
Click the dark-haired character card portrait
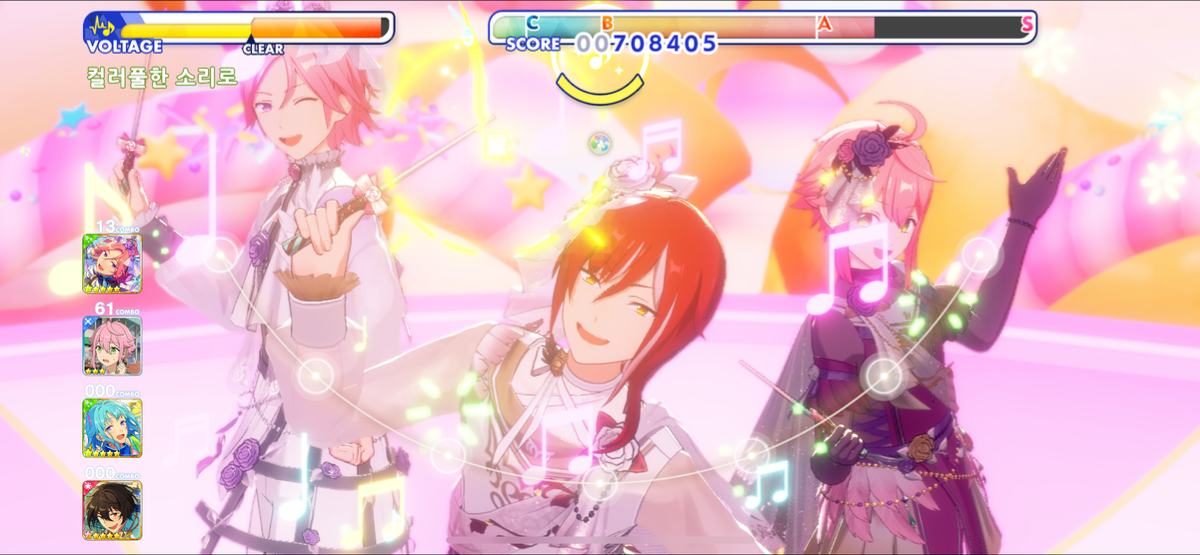tap(112, 510)
